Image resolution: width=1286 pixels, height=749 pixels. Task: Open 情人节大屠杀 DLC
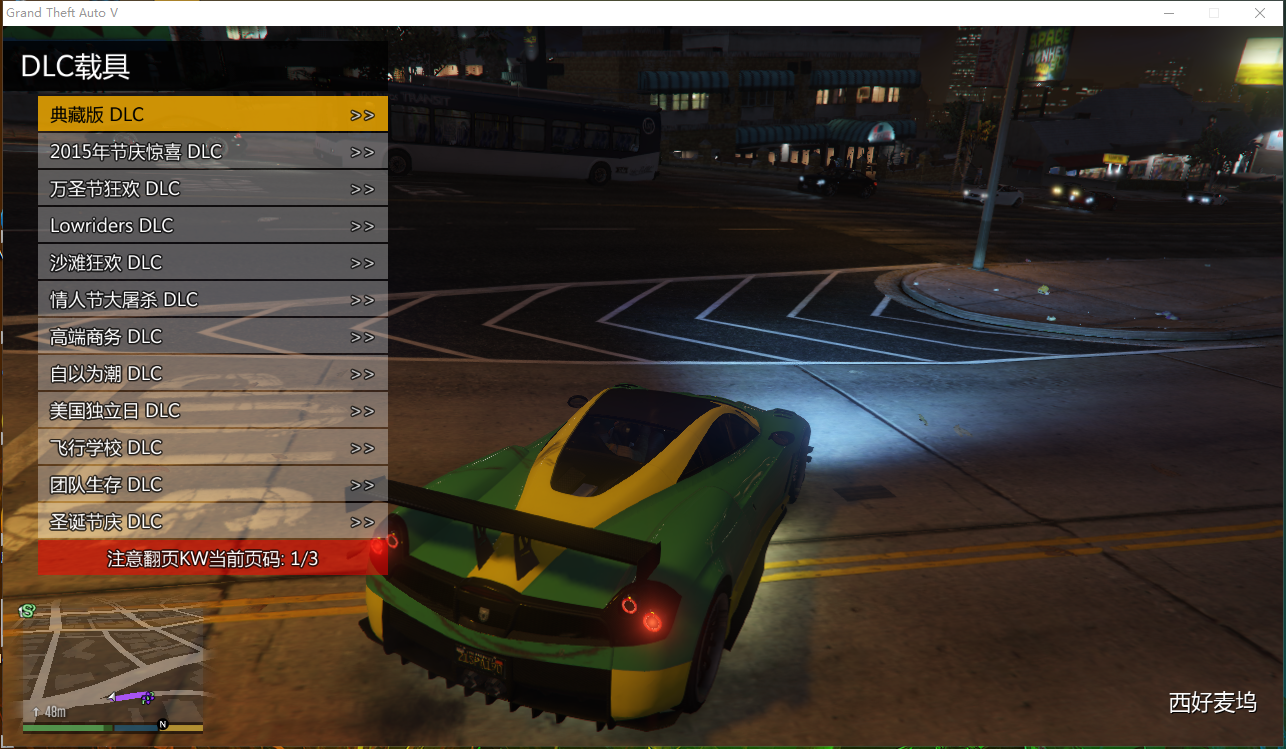(x=212, y=299)
